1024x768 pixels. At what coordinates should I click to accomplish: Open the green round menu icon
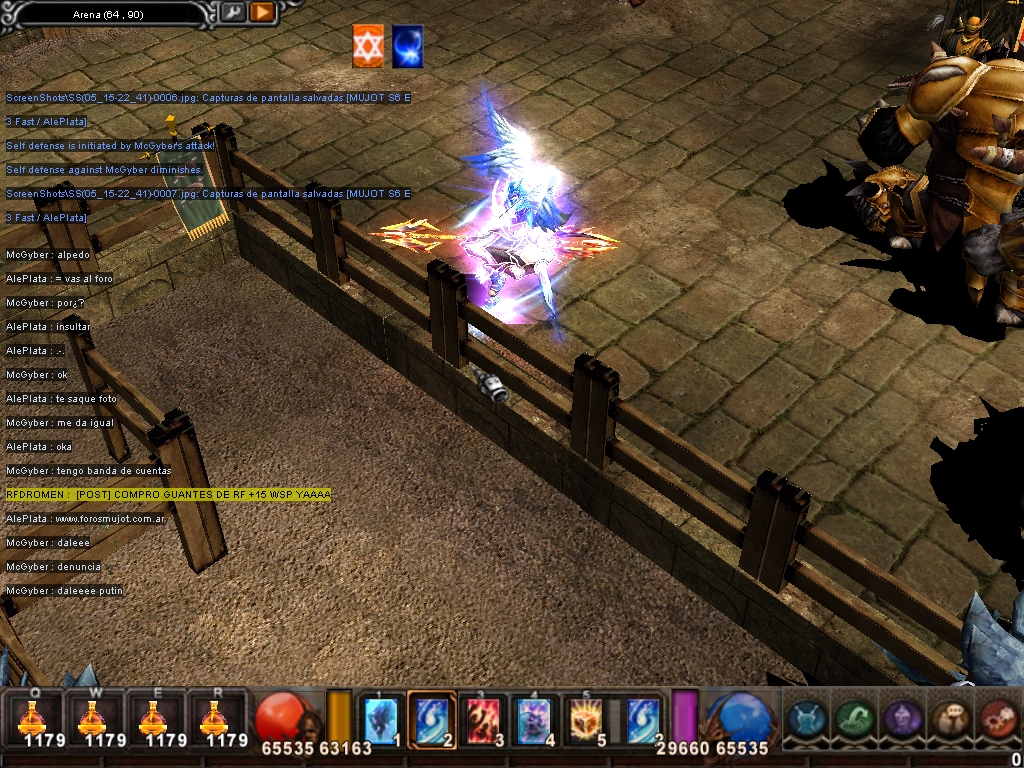[853, 718]
